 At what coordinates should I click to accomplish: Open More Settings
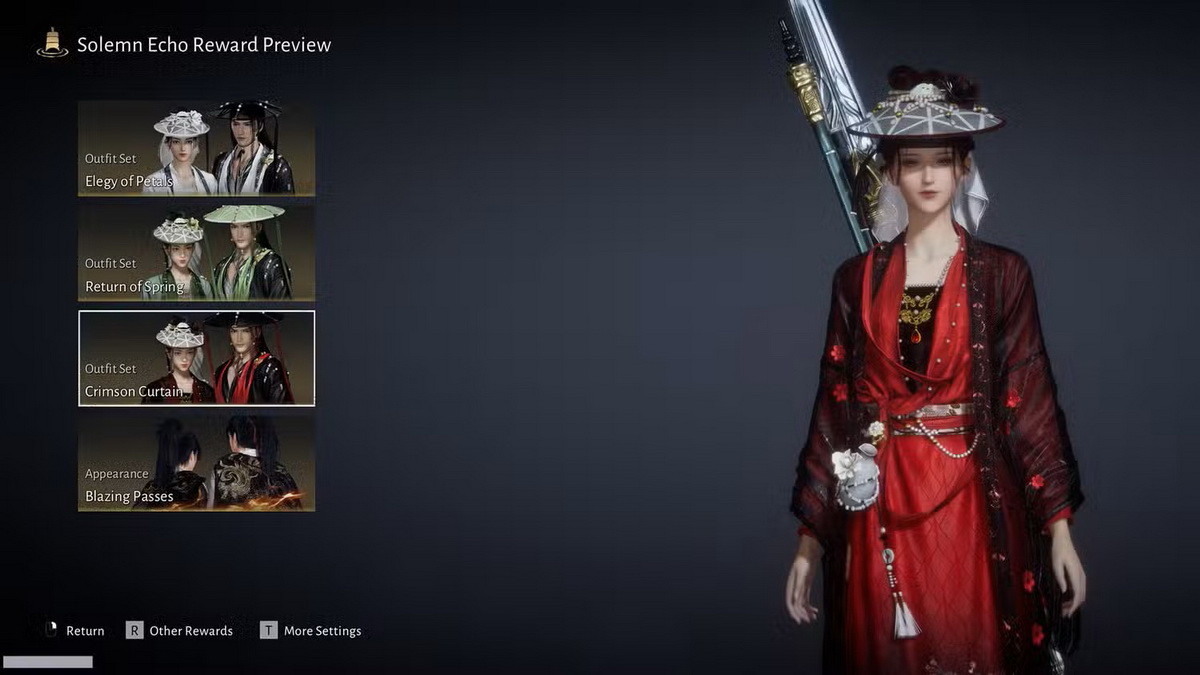[311, 631]
